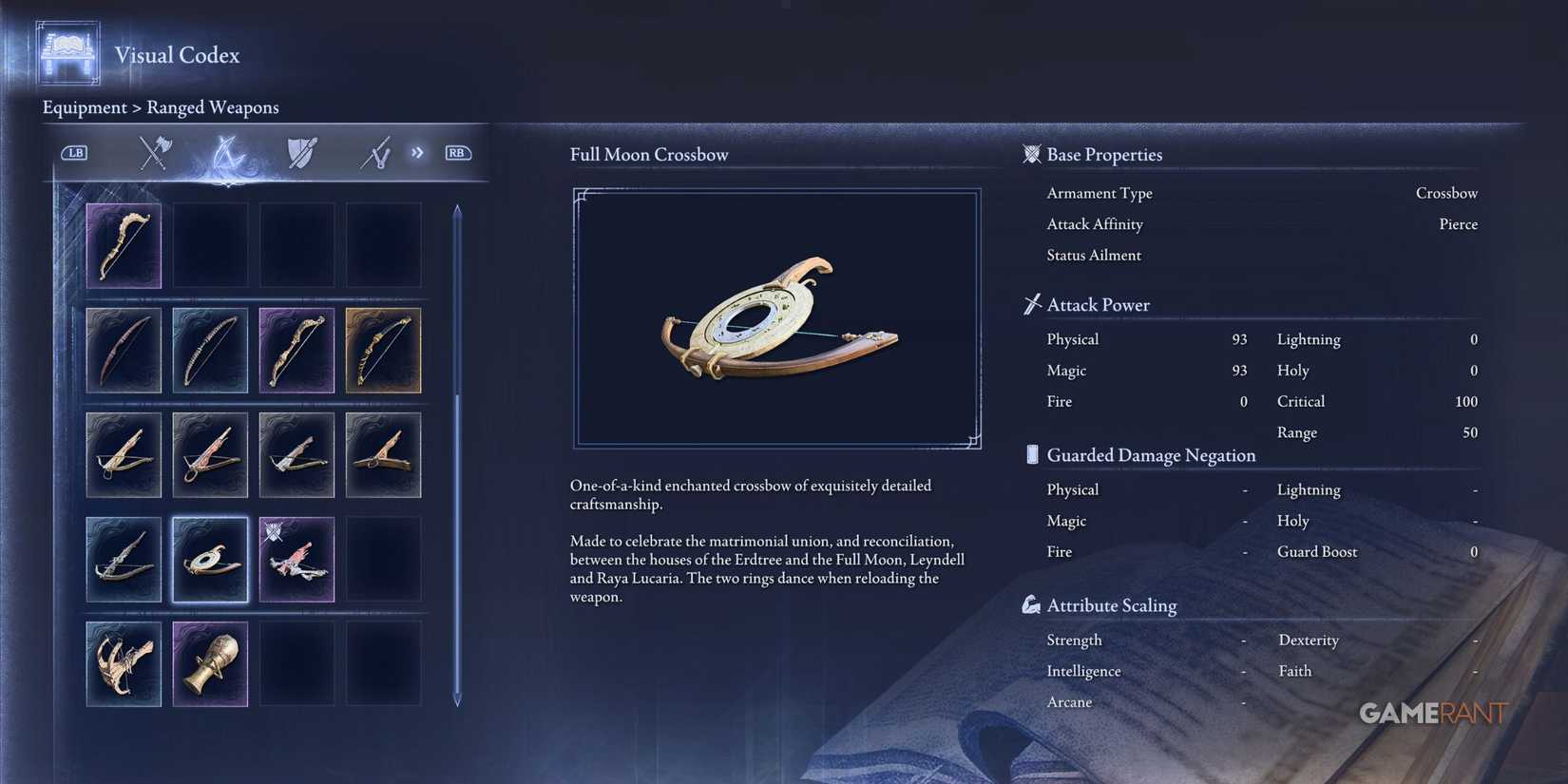Screen dimensions: 1568x784
Task: Select the top-left shortbow thumbnail
Action: pyautogui.click(x=124, y=245)
